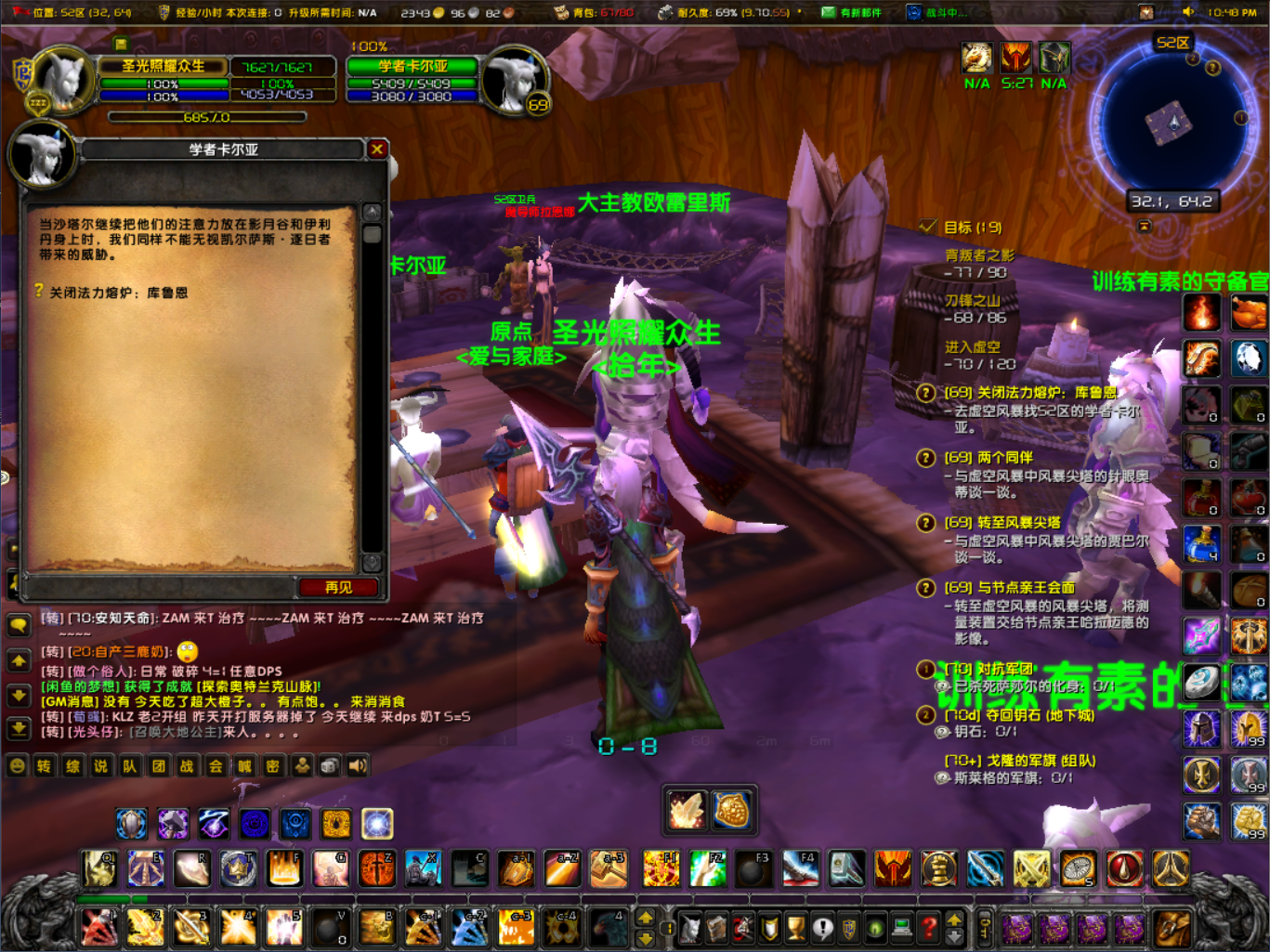Viewport: 1270px width, 952px height.
Task: Open help via the exclamation speech-bubble icon
Action: point(822,928)
